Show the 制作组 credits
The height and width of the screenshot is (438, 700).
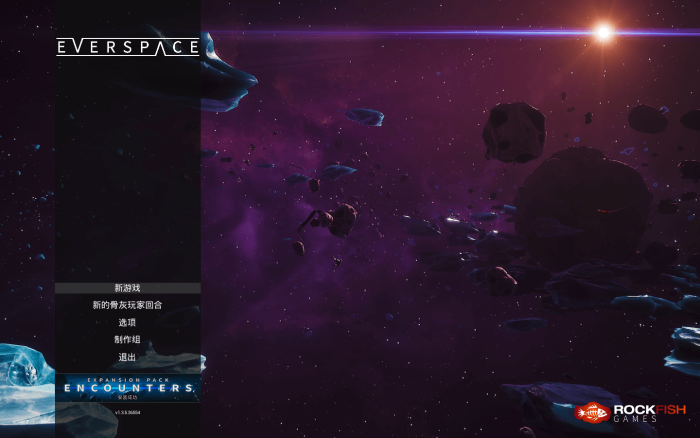[127, 339]
